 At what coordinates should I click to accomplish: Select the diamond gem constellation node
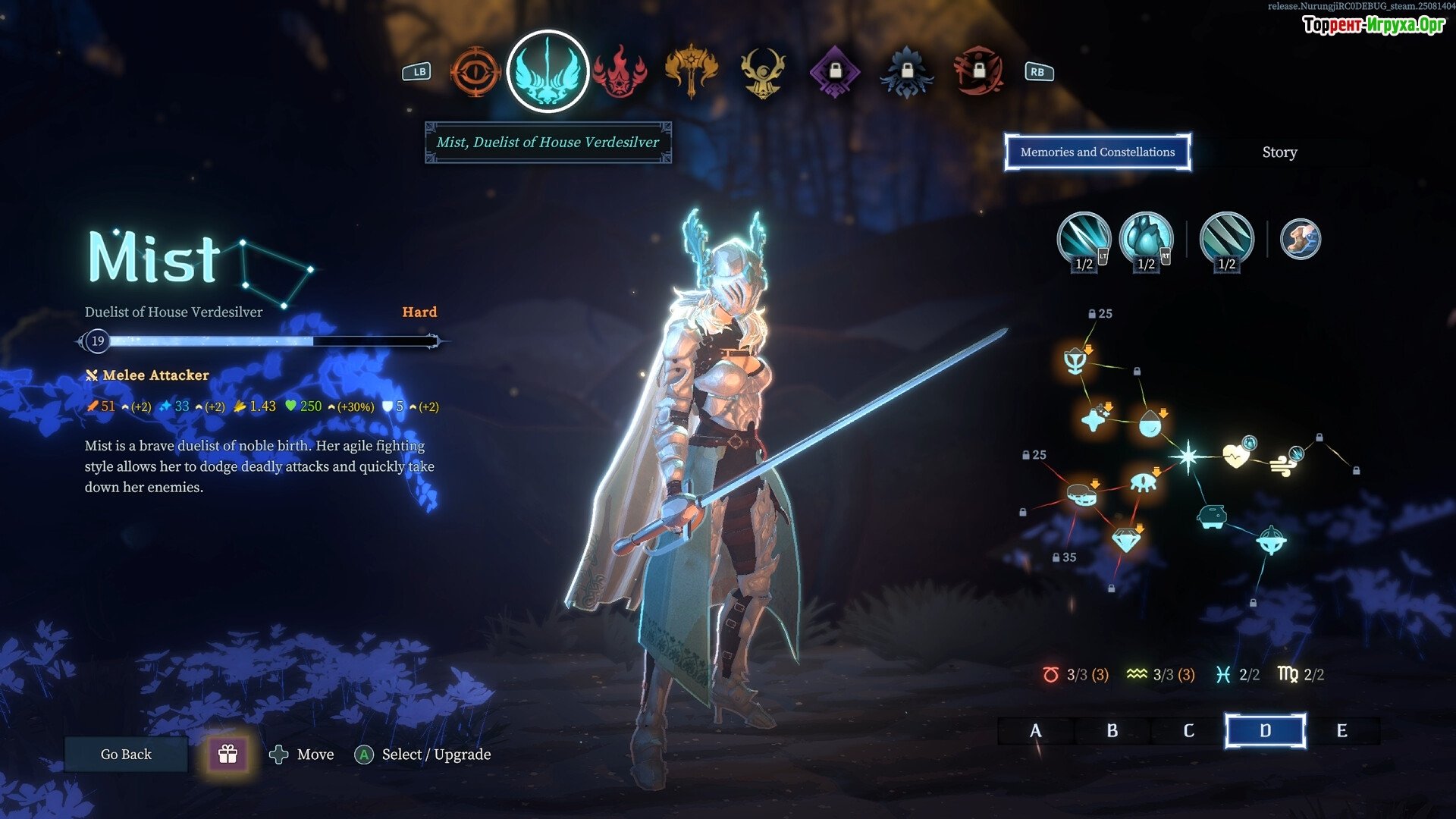tap(1126, 539)
